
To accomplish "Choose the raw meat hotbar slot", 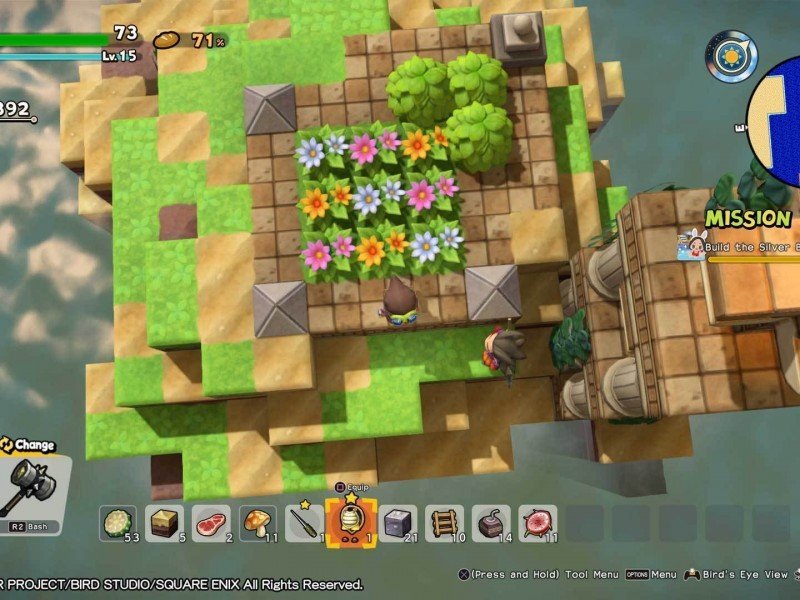I will [211, 523].
